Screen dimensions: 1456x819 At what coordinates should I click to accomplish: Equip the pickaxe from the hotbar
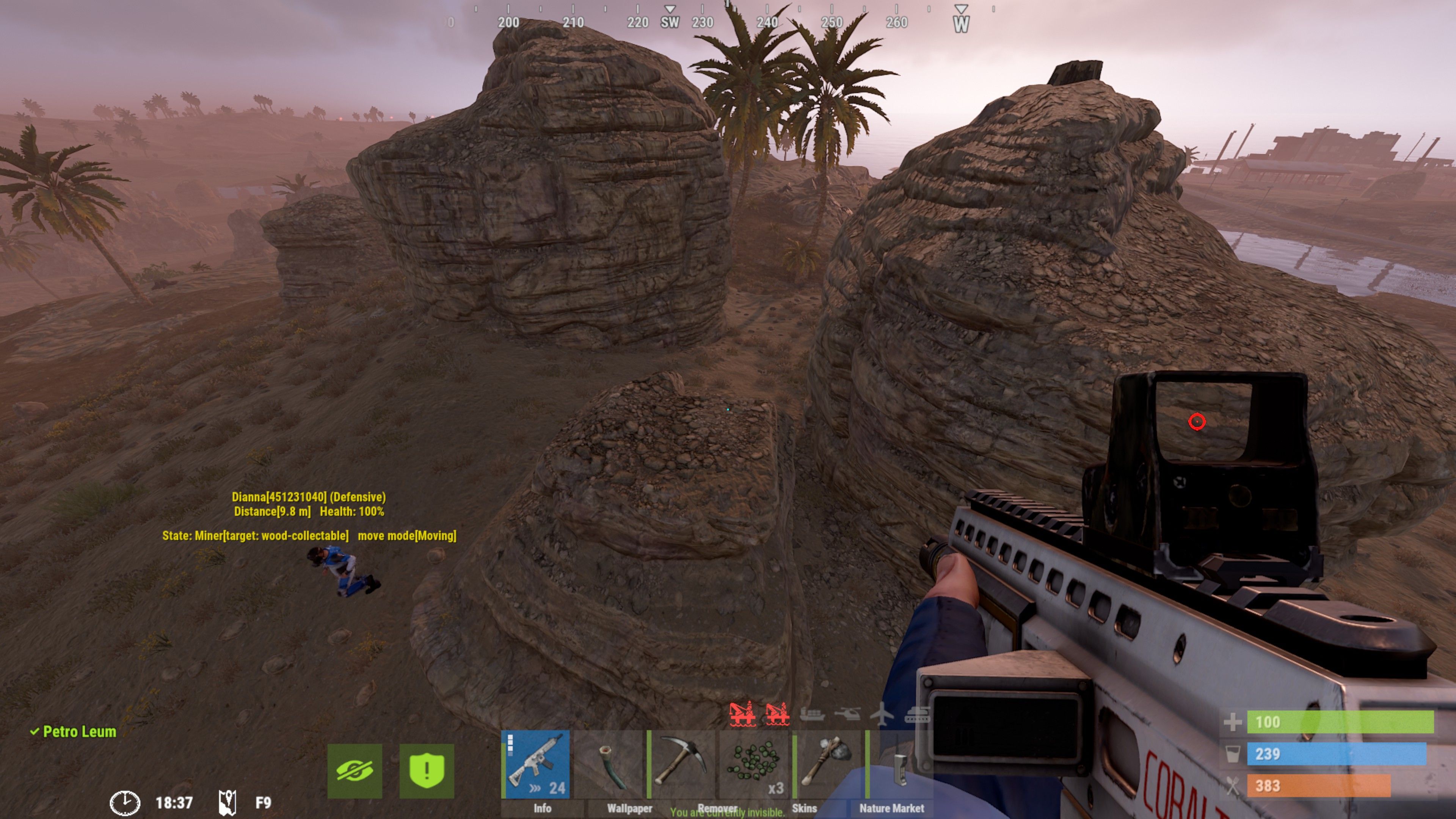coord(682,764)
